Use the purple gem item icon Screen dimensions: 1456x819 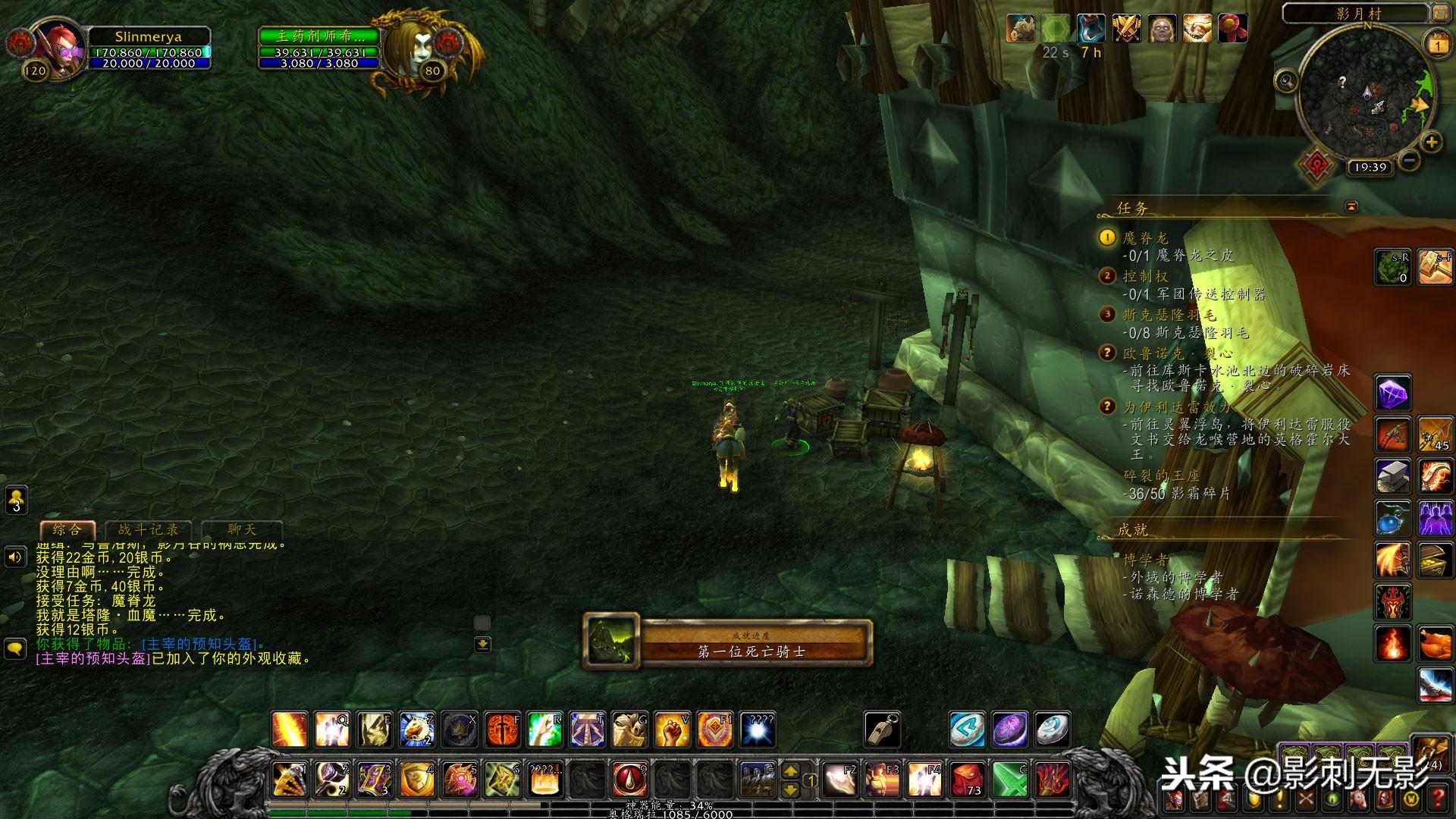[1393, 394]
